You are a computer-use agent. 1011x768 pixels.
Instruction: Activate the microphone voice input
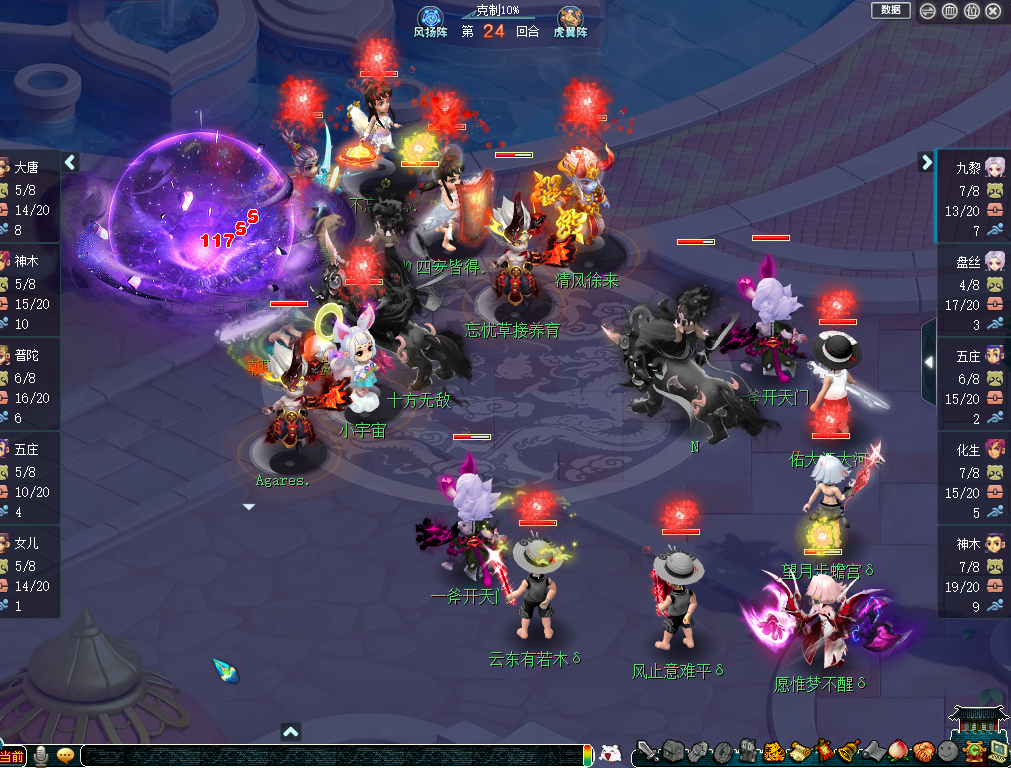click(x=42, y=755)
